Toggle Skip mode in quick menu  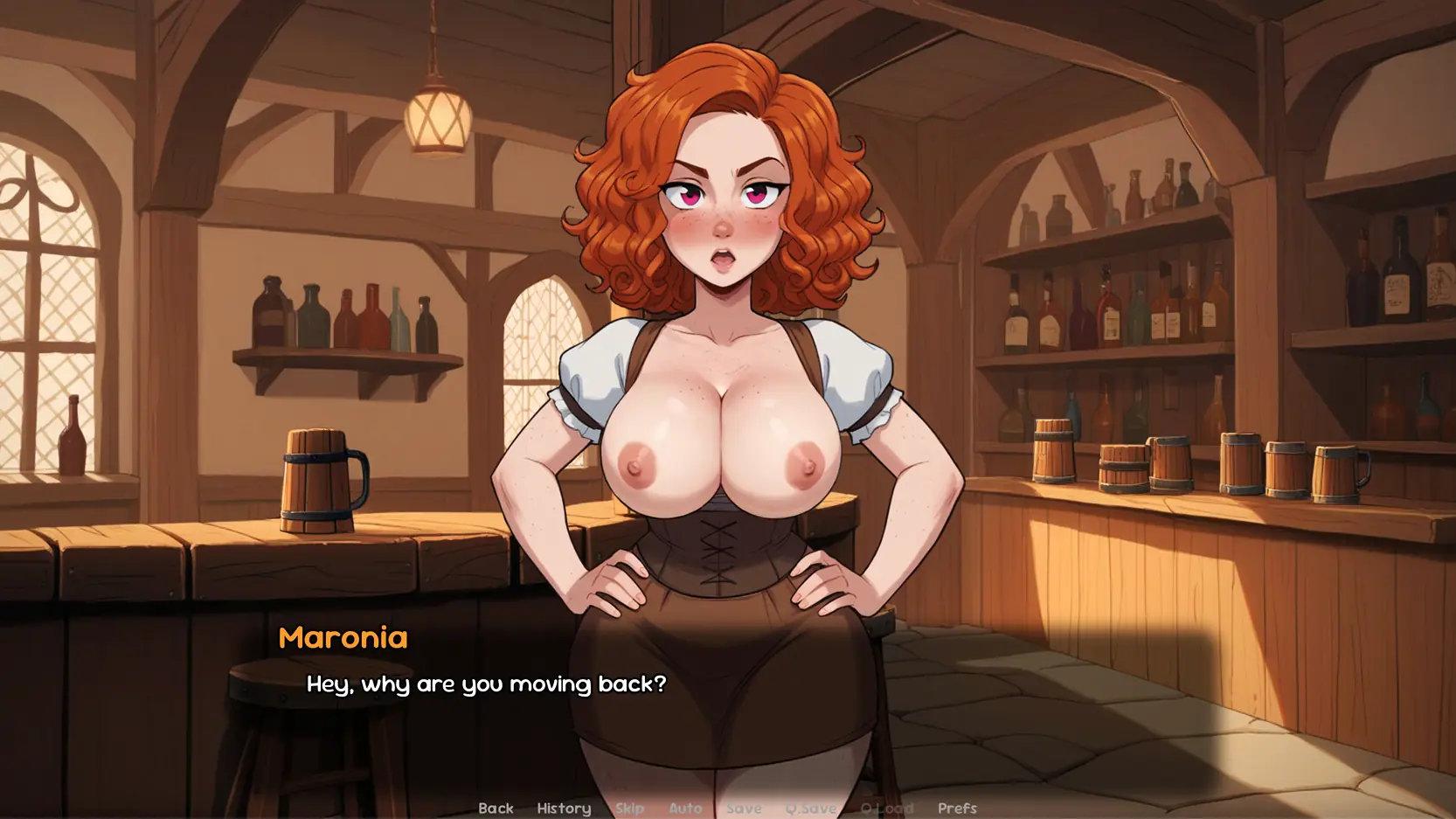pos(629,809)
